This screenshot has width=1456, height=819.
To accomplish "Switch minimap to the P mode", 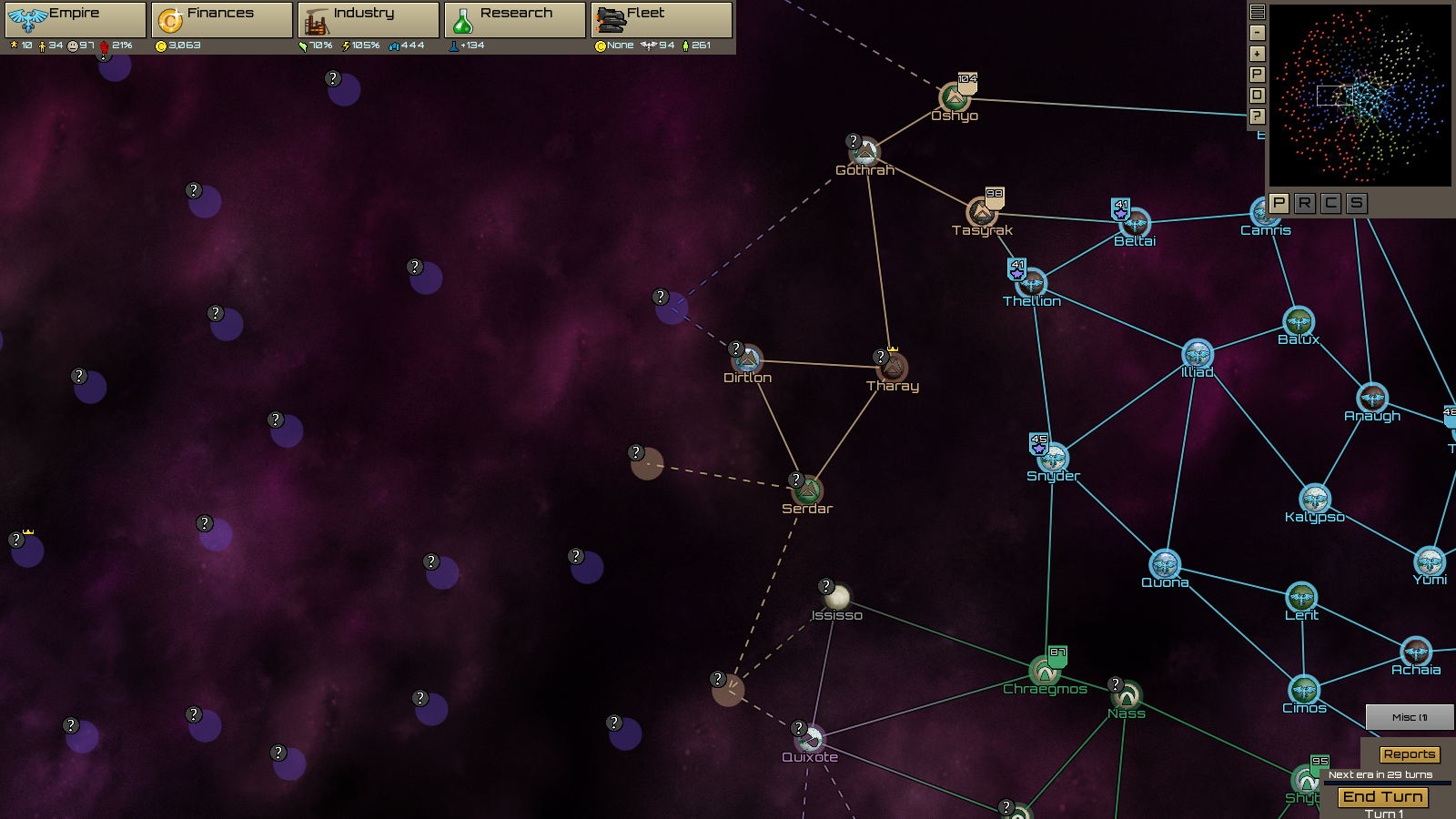I will click(1279, 203).
